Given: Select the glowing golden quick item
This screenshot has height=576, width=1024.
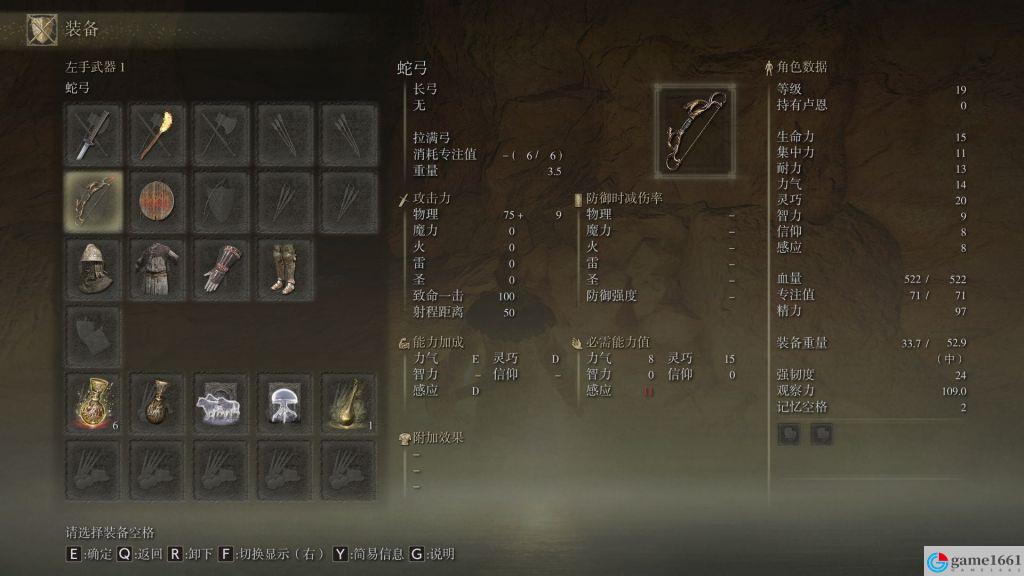Looking at the screenshot, I should (349, 403).
